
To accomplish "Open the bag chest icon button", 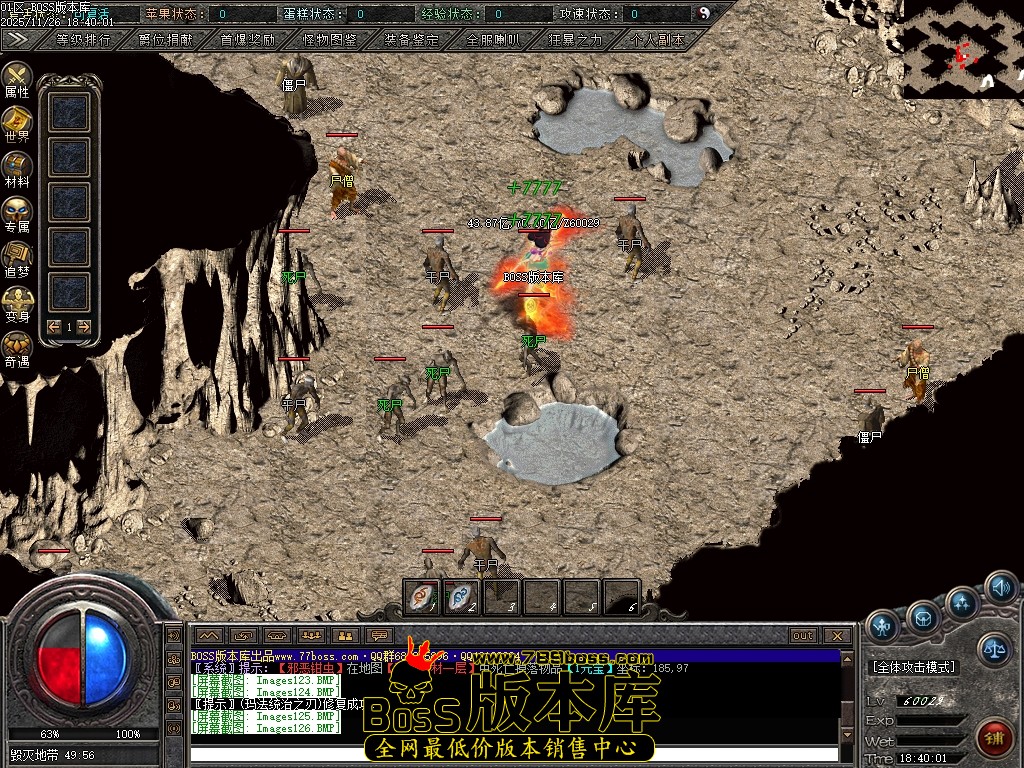I will (922, 617).
